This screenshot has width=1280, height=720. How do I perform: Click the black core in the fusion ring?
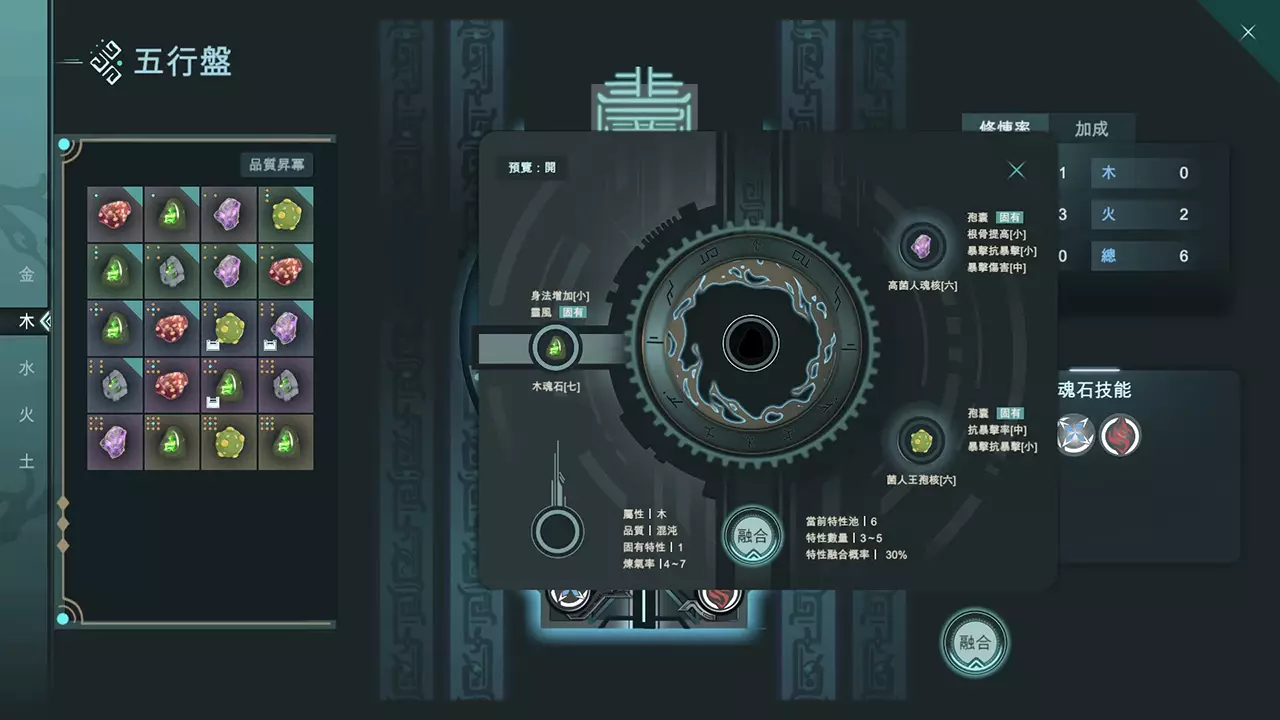pos(750,343)
